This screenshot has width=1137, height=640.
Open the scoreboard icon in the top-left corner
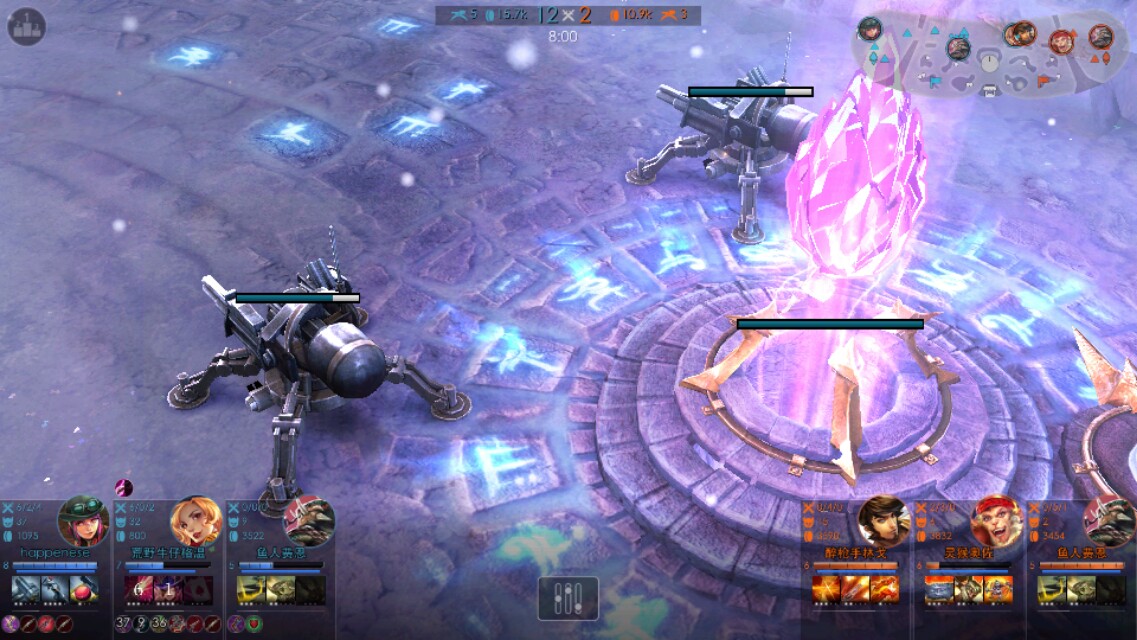pos(27,27)
